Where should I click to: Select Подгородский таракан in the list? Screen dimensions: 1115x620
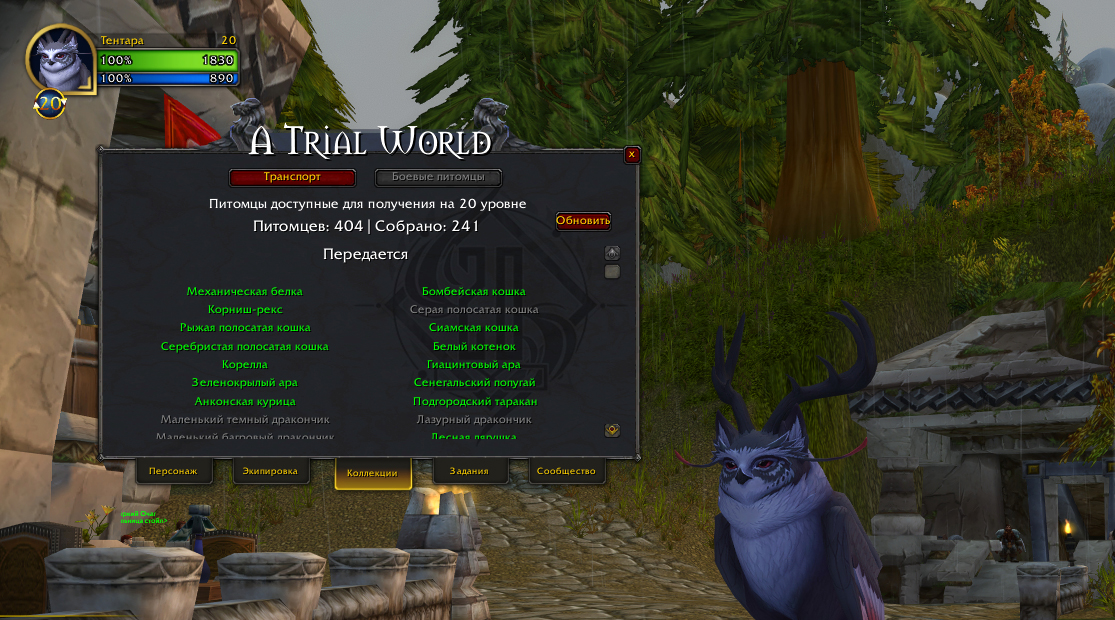[x=474, y=402]
